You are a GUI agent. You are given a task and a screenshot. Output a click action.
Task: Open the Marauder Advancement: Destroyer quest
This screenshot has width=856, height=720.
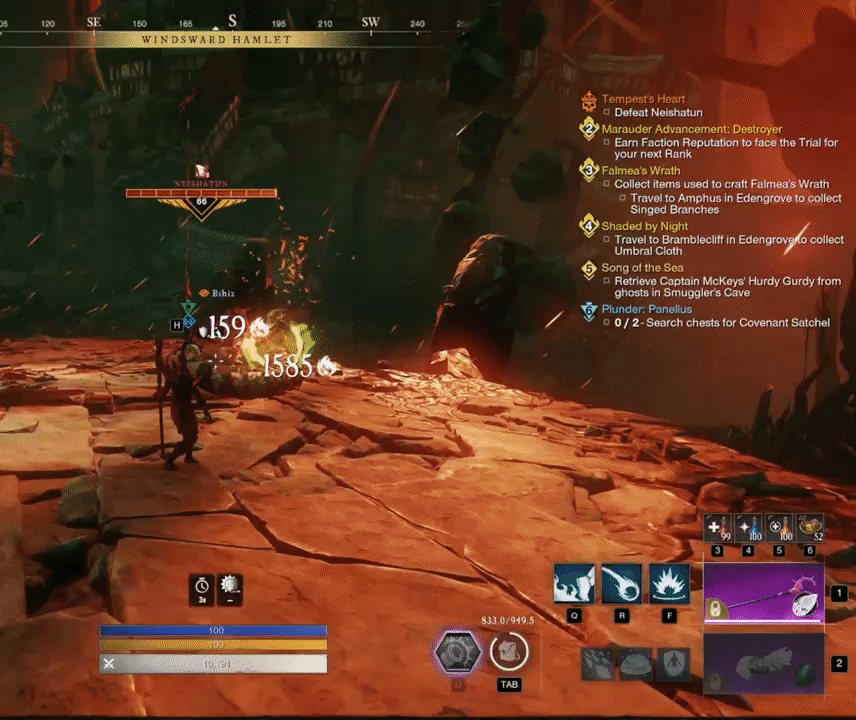point(691,129)
